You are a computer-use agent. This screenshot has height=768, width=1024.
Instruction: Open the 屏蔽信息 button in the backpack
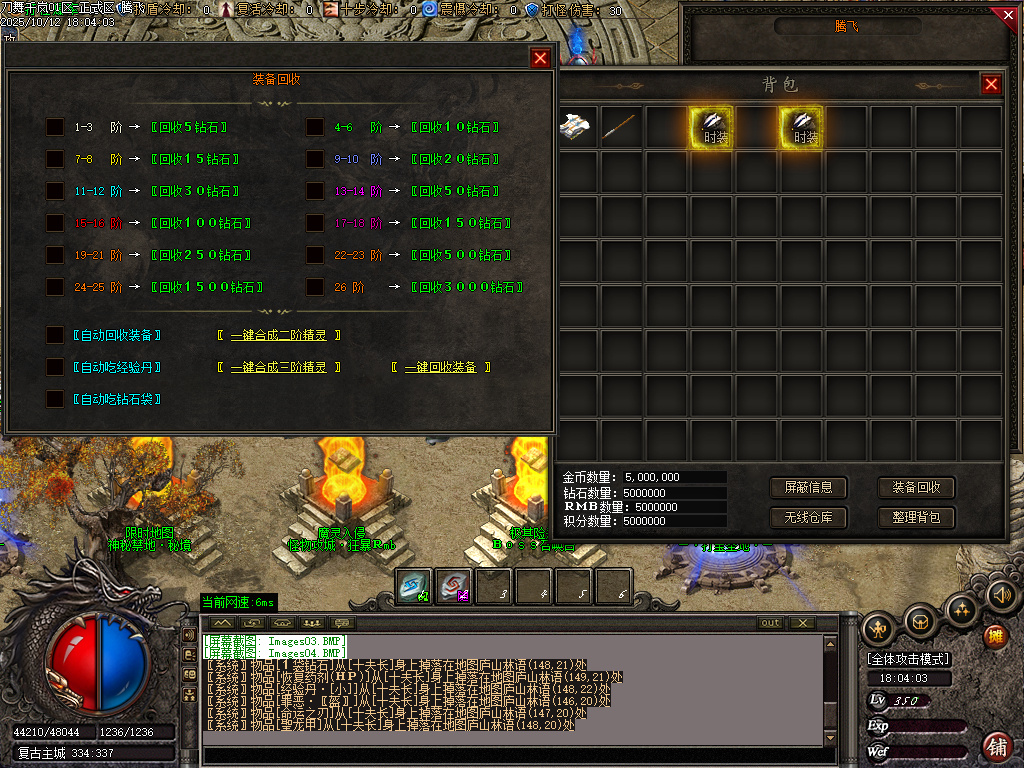click(808, 488)
